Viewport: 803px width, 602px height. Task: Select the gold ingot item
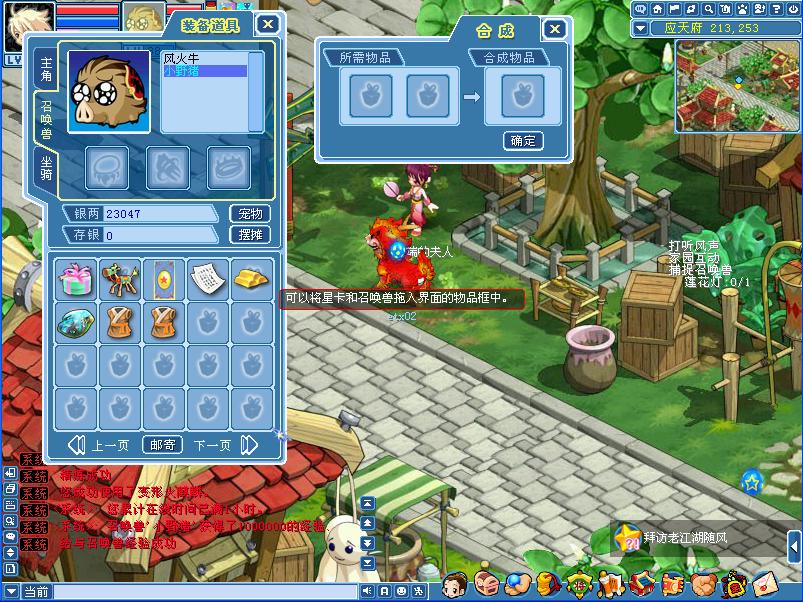pos(251,278)
